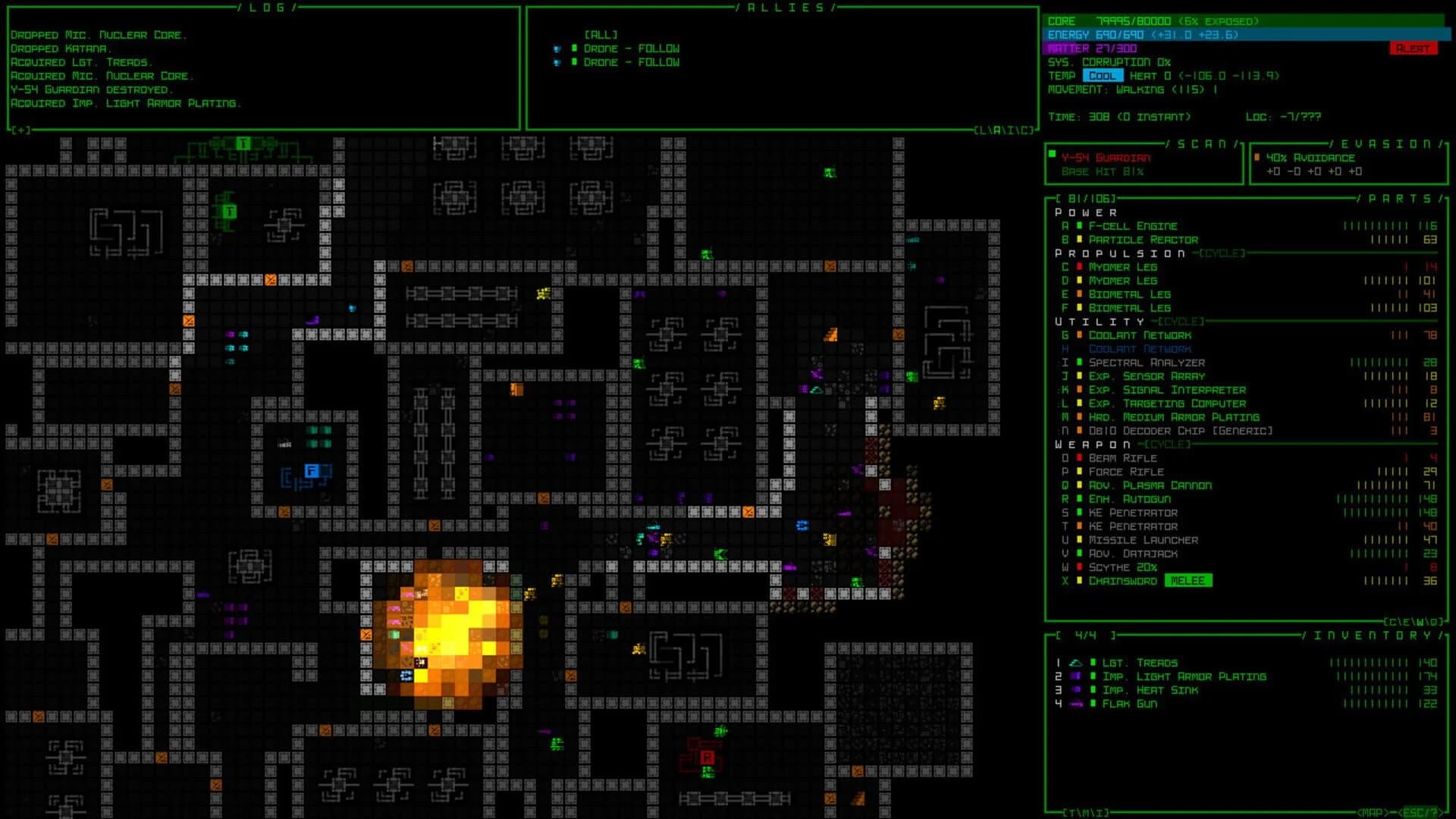The image size is (1456, 819).
Task: Expand the Log panel via the [+] control
Action: point(20,130)
